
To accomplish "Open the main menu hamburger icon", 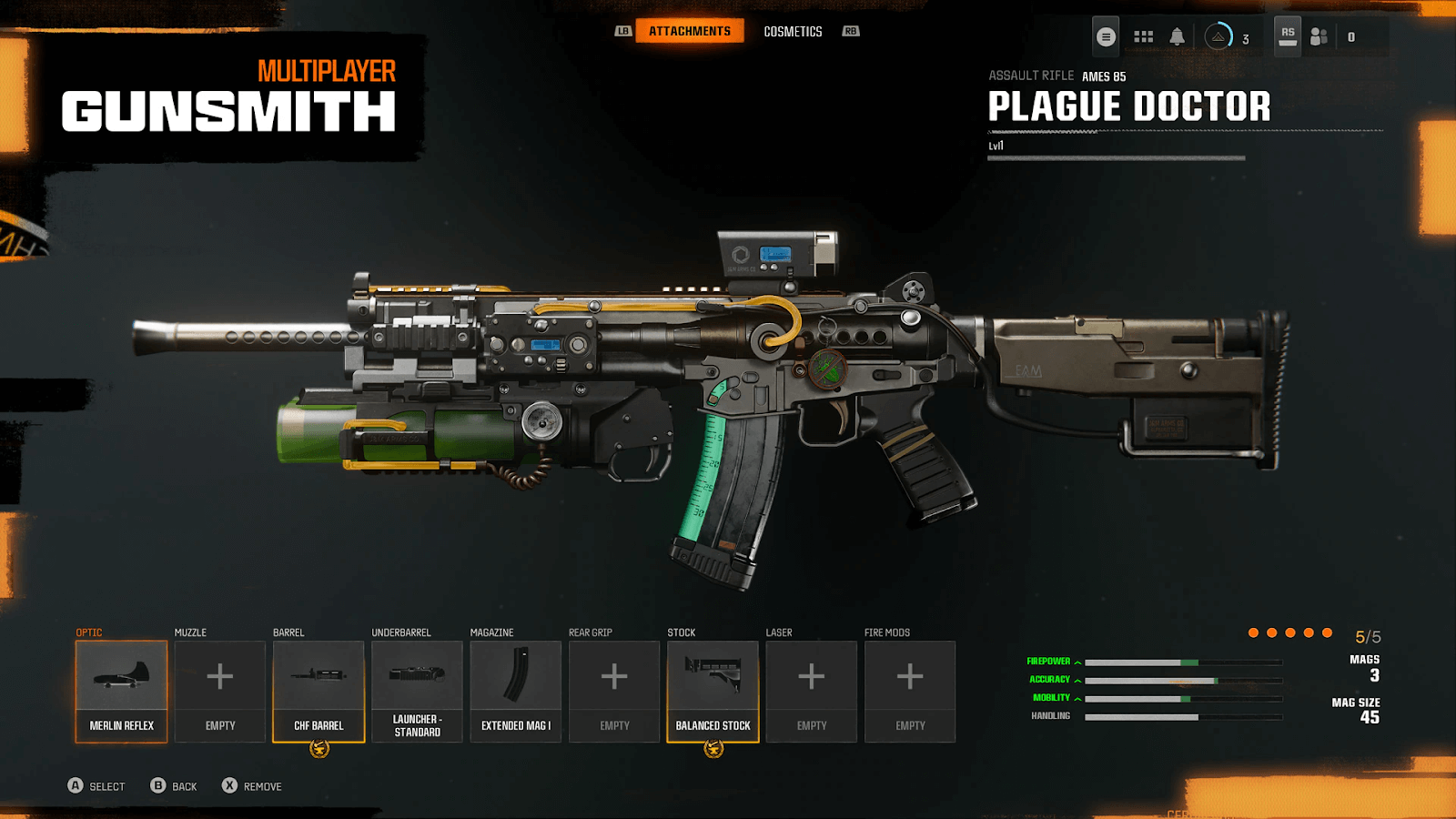I will pos(1106,37).
